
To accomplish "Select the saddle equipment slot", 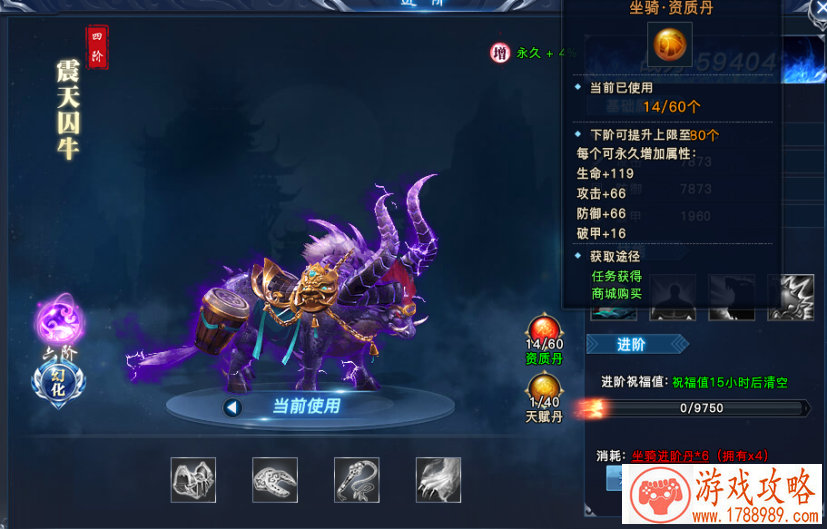I will tap(193, 479).
